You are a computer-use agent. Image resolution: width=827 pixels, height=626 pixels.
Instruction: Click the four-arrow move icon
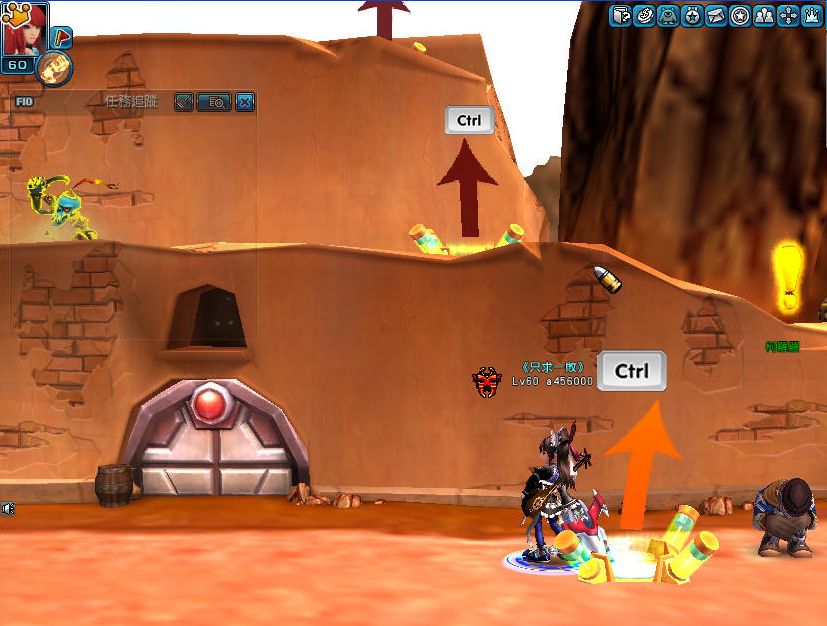(x=788, y=15)
